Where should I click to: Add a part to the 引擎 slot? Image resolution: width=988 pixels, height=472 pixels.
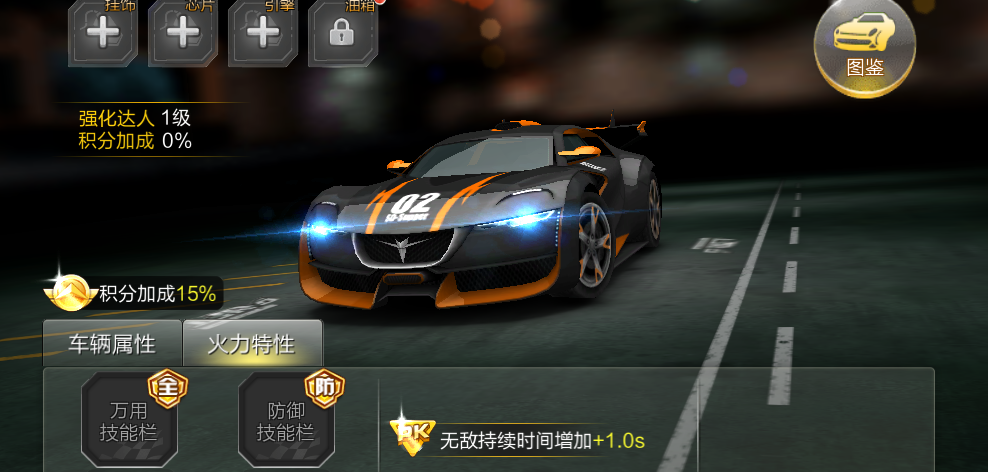(x=263, y=32)
